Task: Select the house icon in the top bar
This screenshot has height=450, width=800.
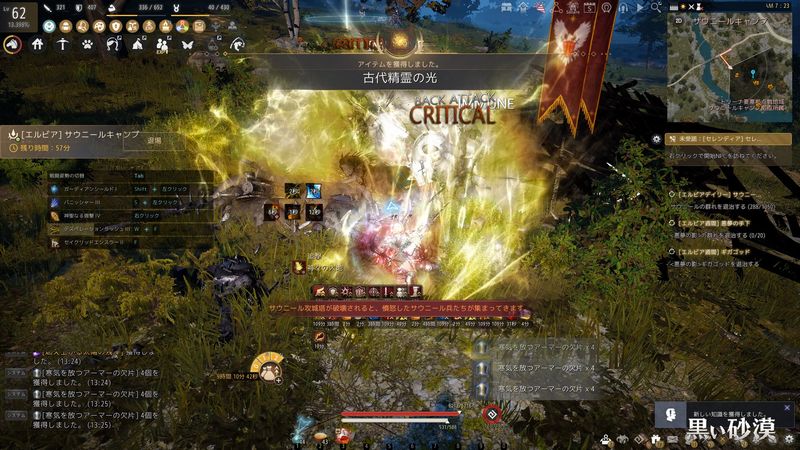Action: (38, 44)
